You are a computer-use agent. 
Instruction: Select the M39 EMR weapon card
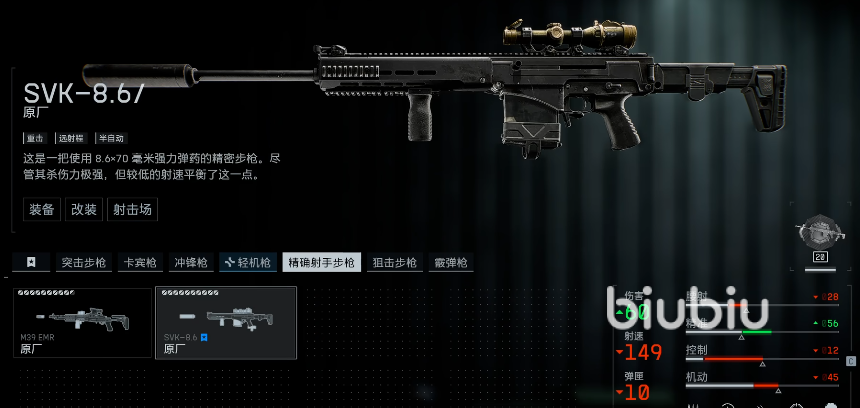pos(82,322)
